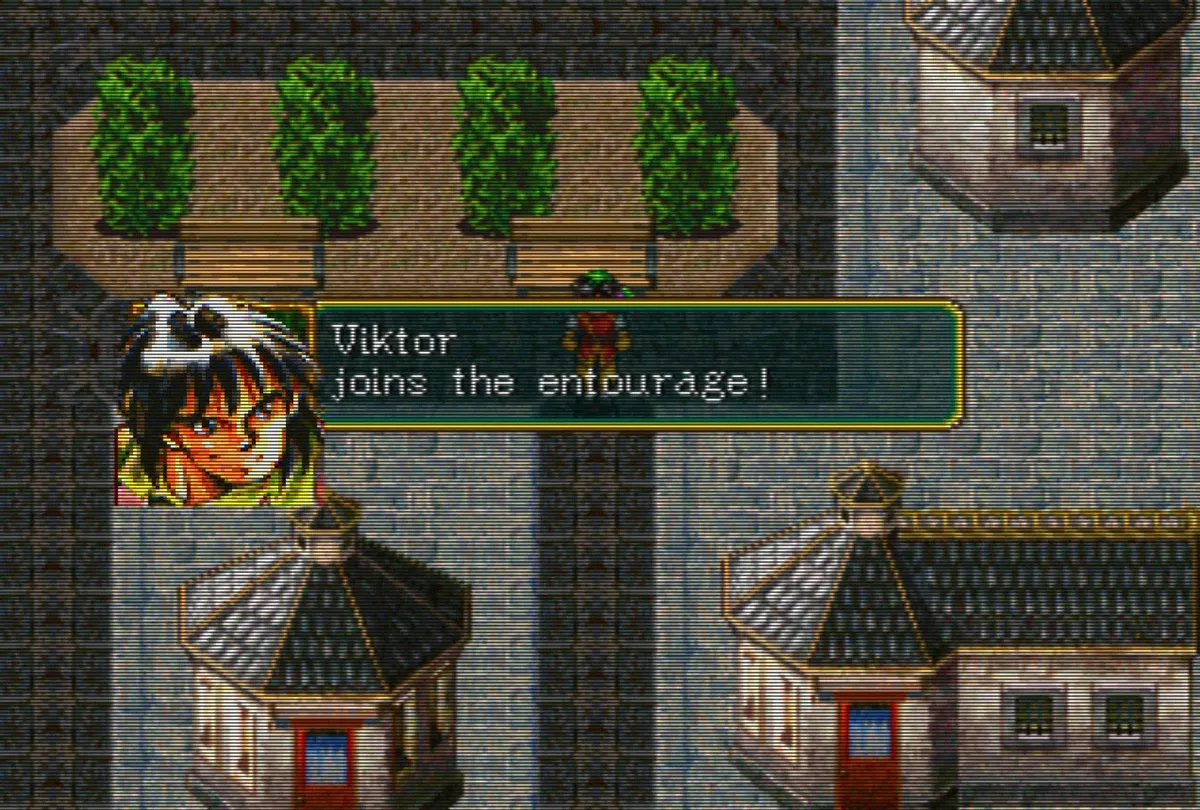Click Viktor's portrait beside the message

(220, 400)
